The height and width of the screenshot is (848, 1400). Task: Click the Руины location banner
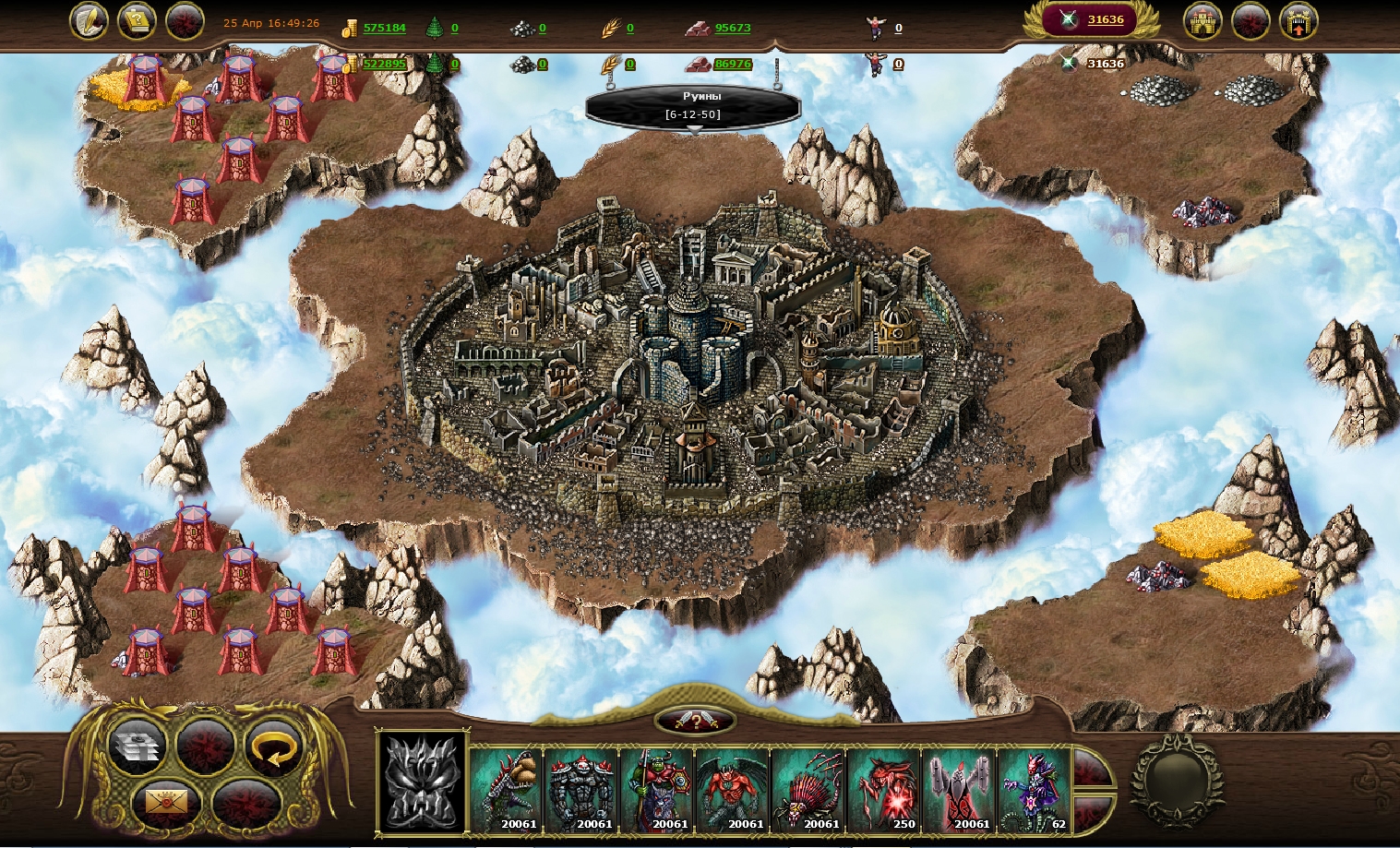pos(693,105)
